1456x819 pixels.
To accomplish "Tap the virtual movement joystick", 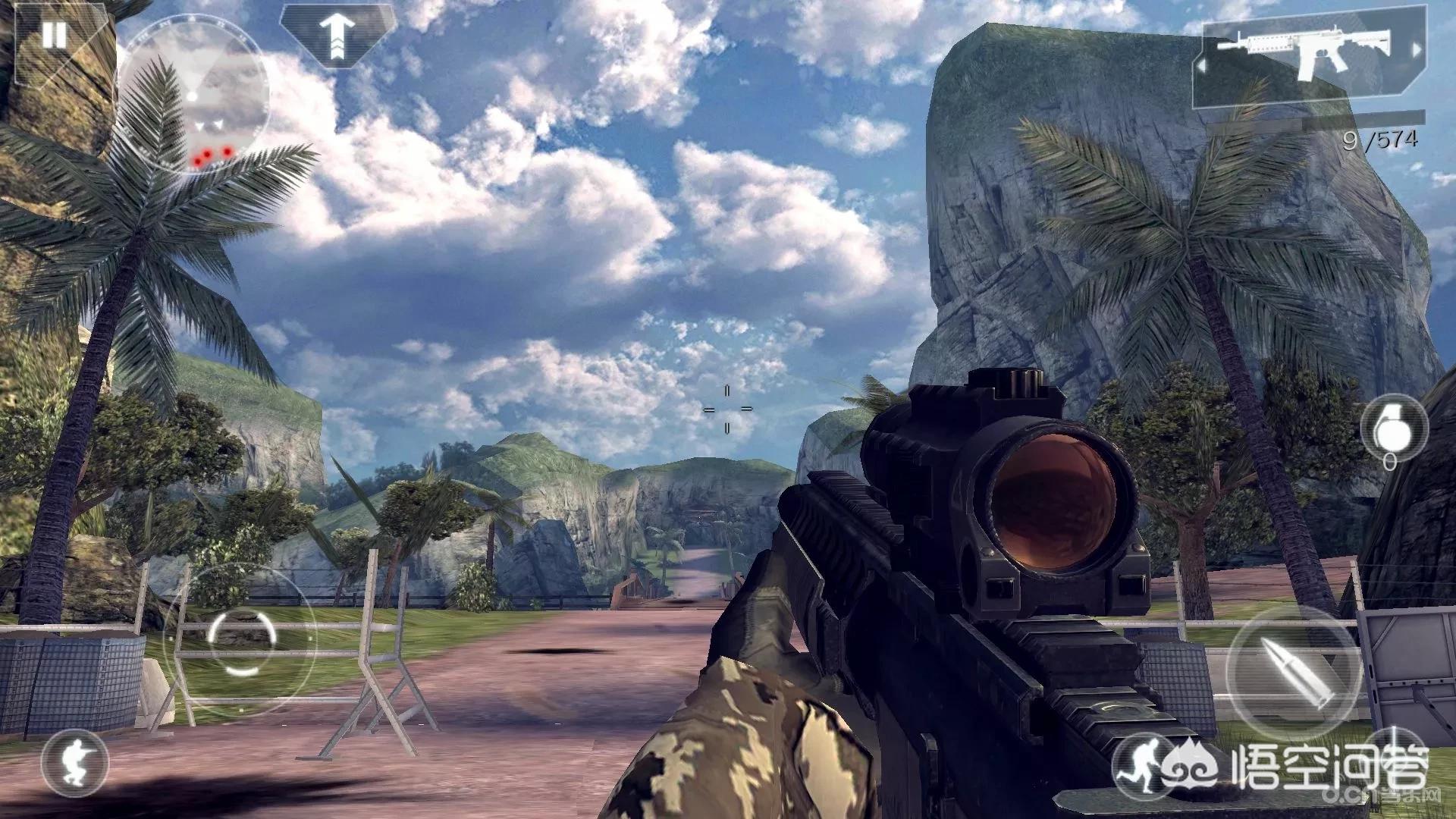I will tap(240, 639).
